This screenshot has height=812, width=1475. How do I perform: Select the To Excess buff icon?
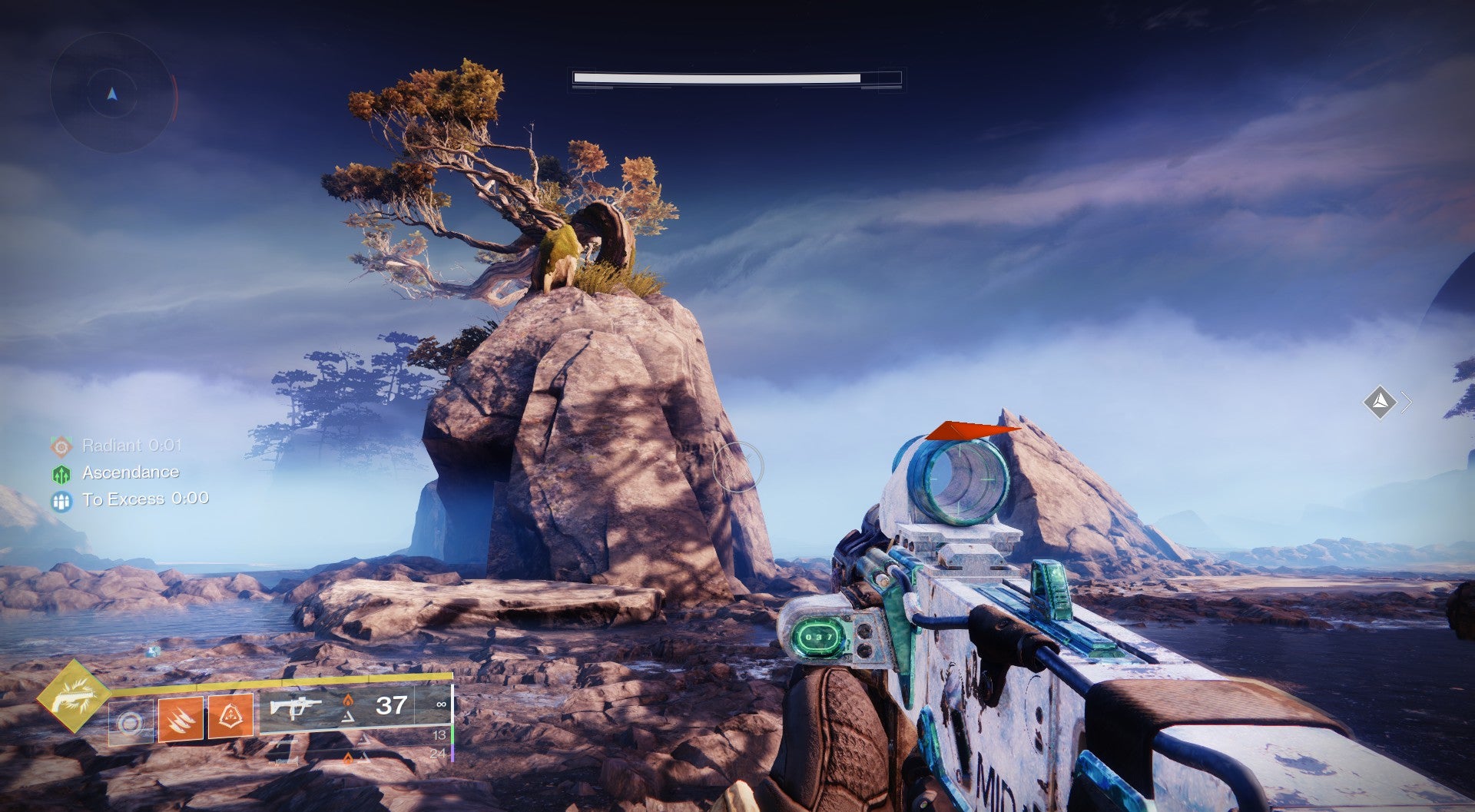pyautogui.click(x=61, y=501)
